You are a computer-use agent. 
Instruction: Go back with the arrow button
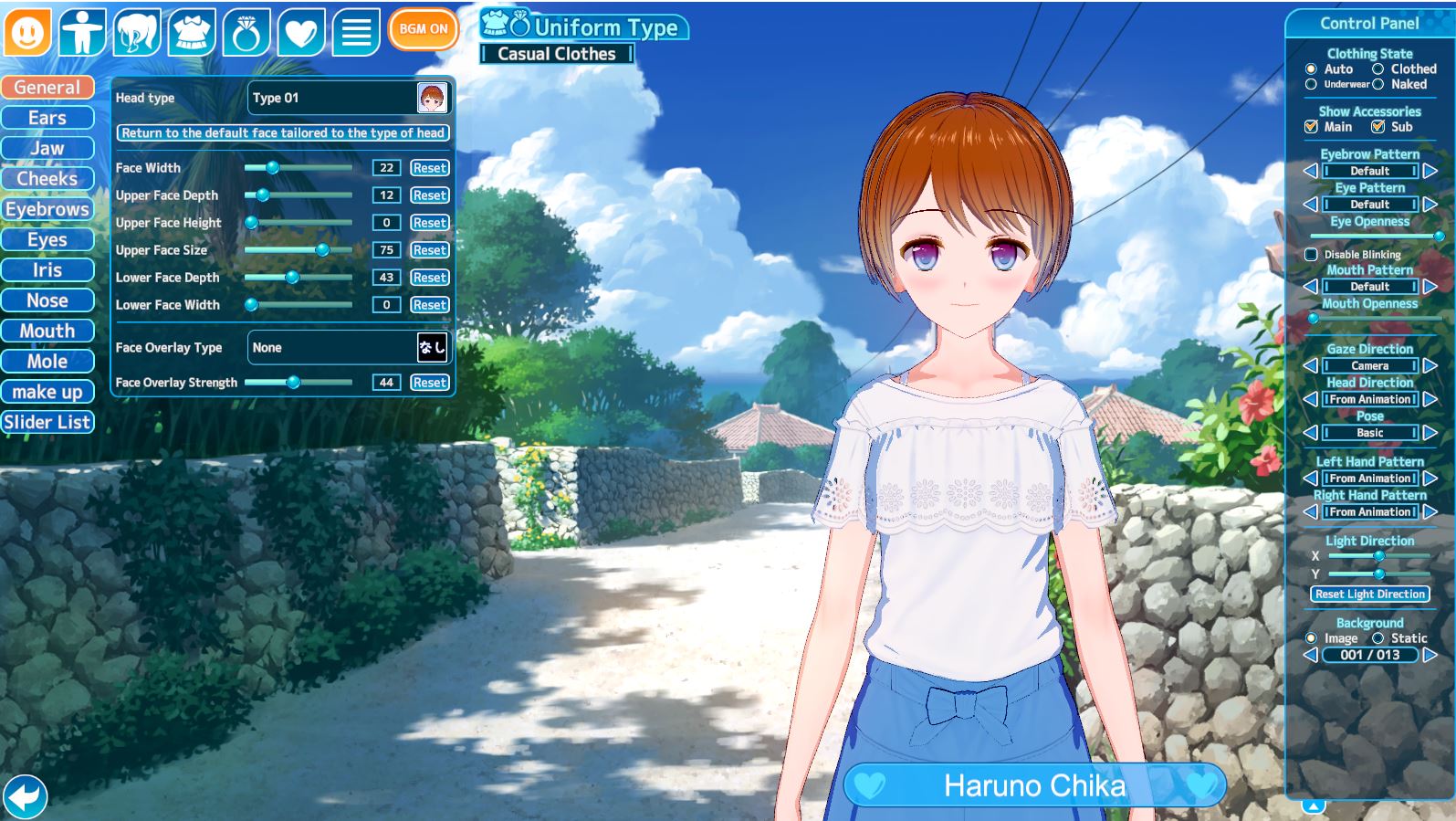(x=25, y=795)
